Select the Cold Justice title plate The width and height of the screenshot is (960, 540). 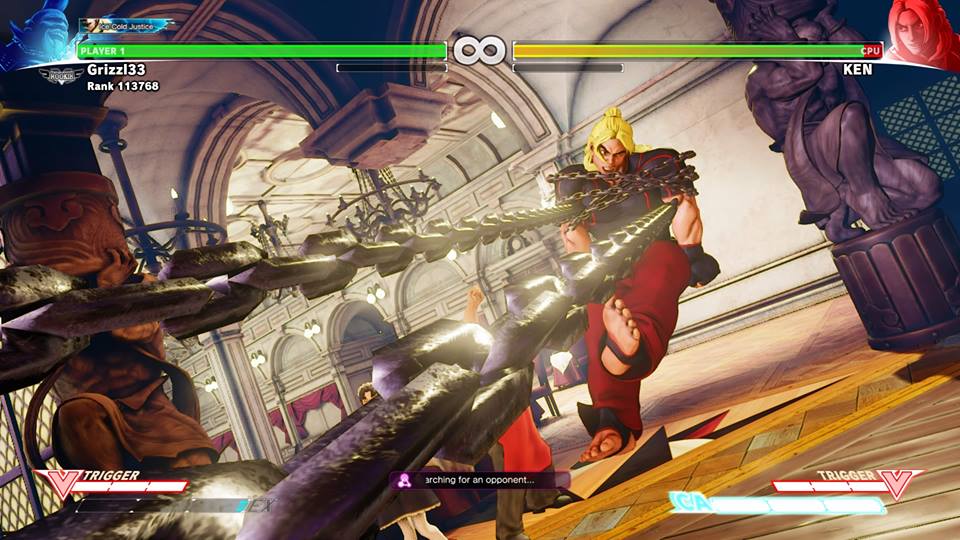coord(127,24)
